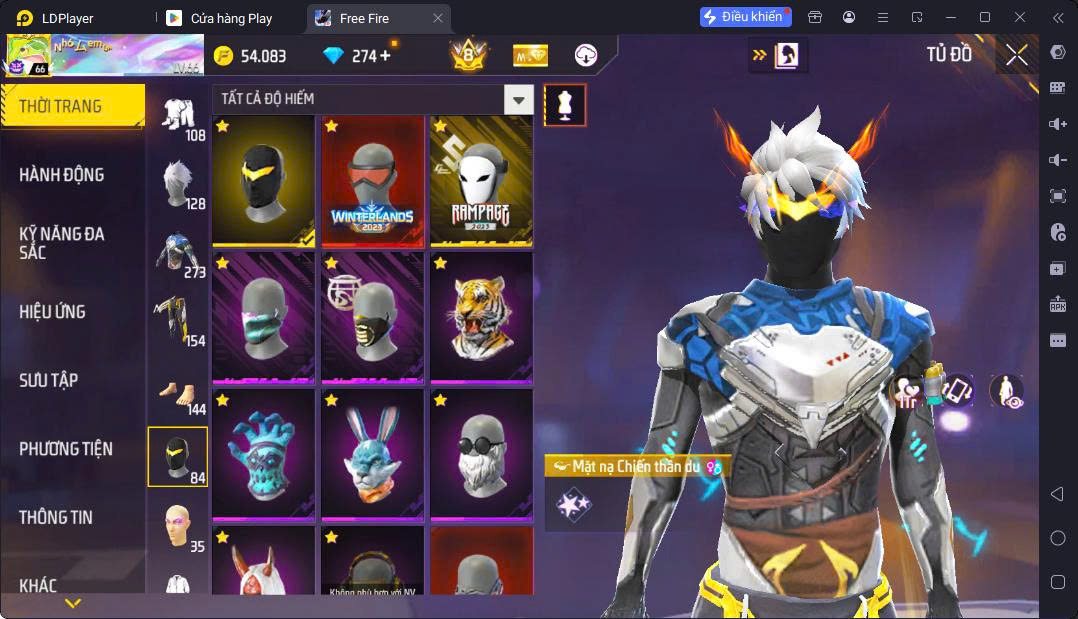Screen dimensions: 1078x619
Task: Expand the Tất Cả Độ Hiếm rarity dropdown
Action: [x=518, y=99]
